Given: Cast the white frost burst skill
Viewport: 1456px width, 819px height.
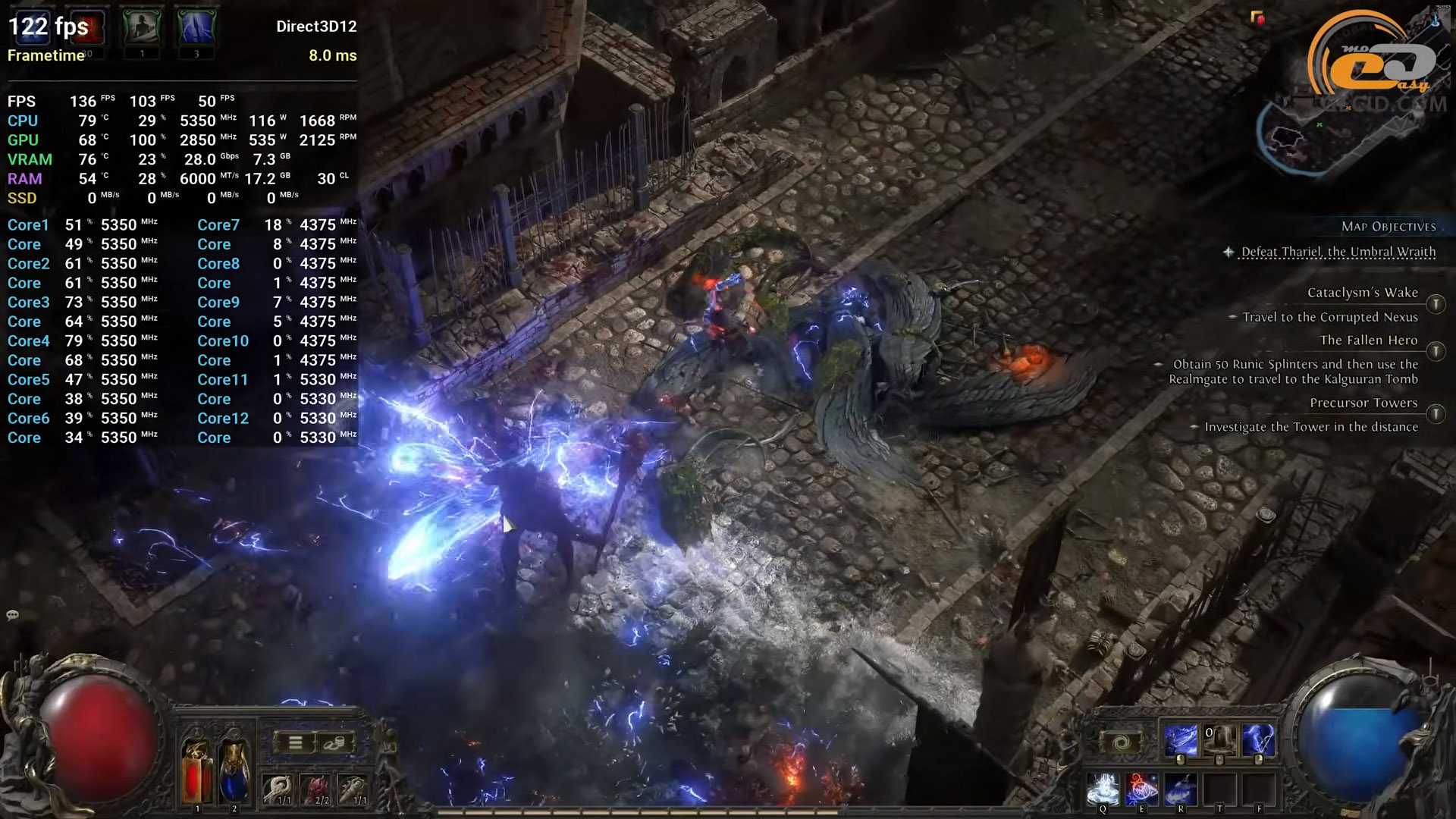Looking at the screenshot, I should pyautogui.click(x=1103, y=789).
